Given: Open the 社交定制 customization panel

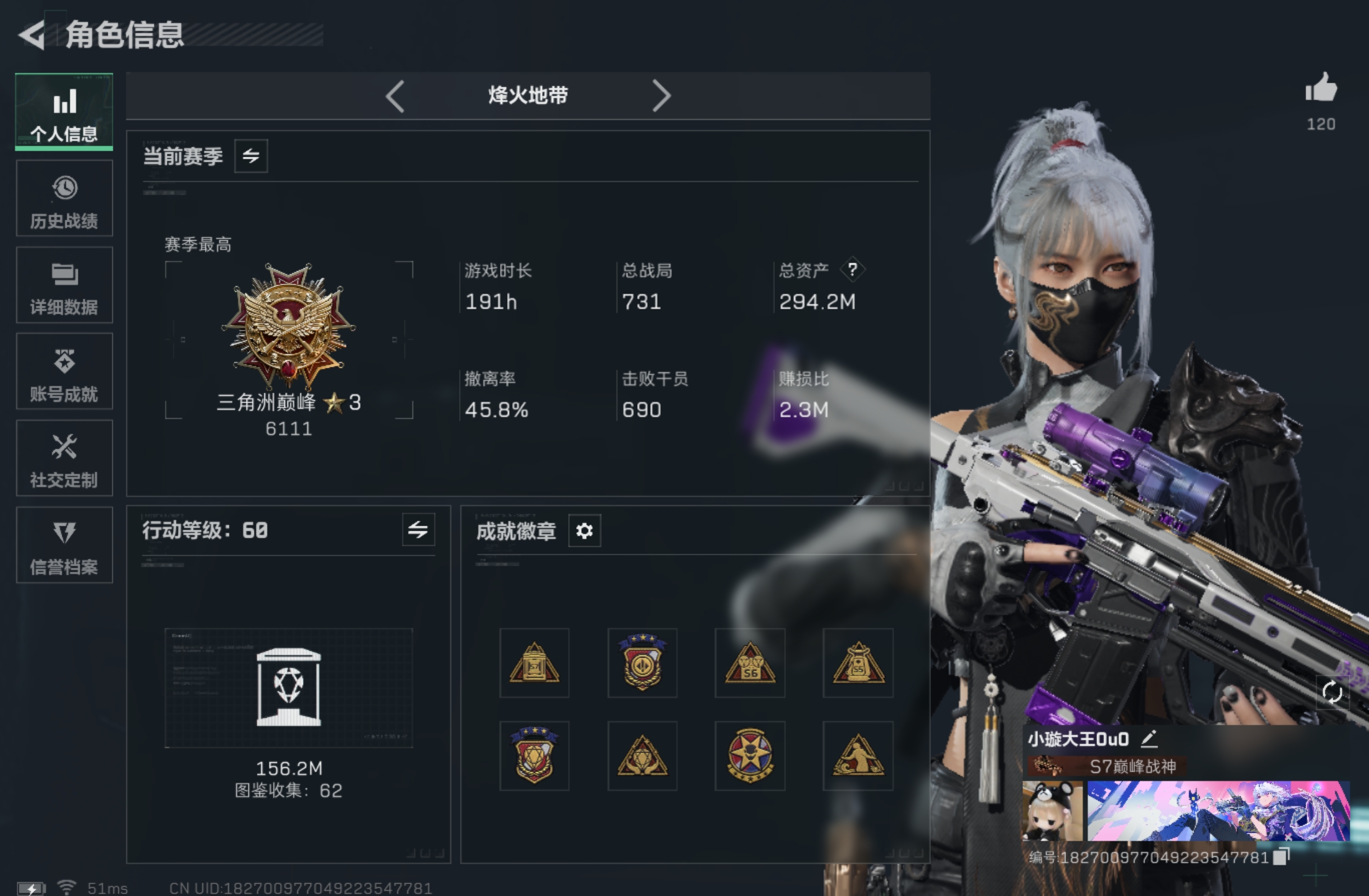Looking at the screenshot, I should (x=64, y=459).
